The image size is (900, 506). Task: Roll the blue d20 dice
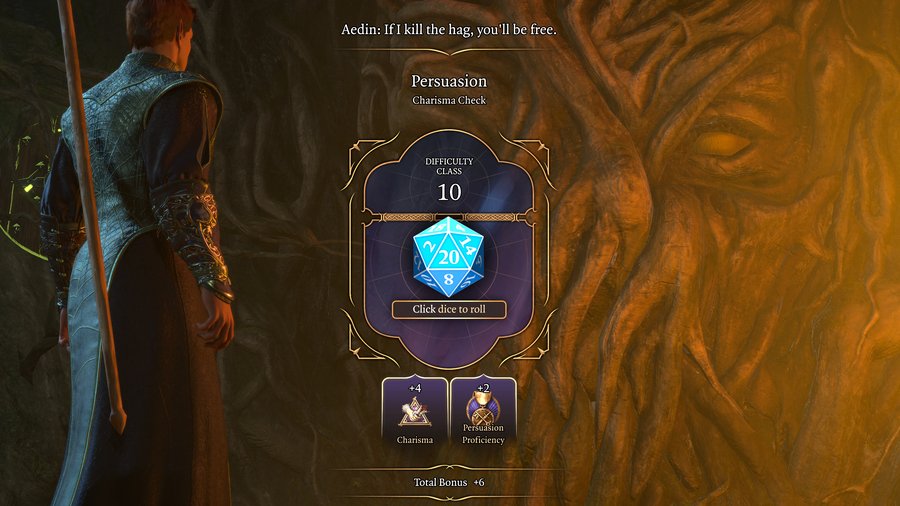coord(449,256)
